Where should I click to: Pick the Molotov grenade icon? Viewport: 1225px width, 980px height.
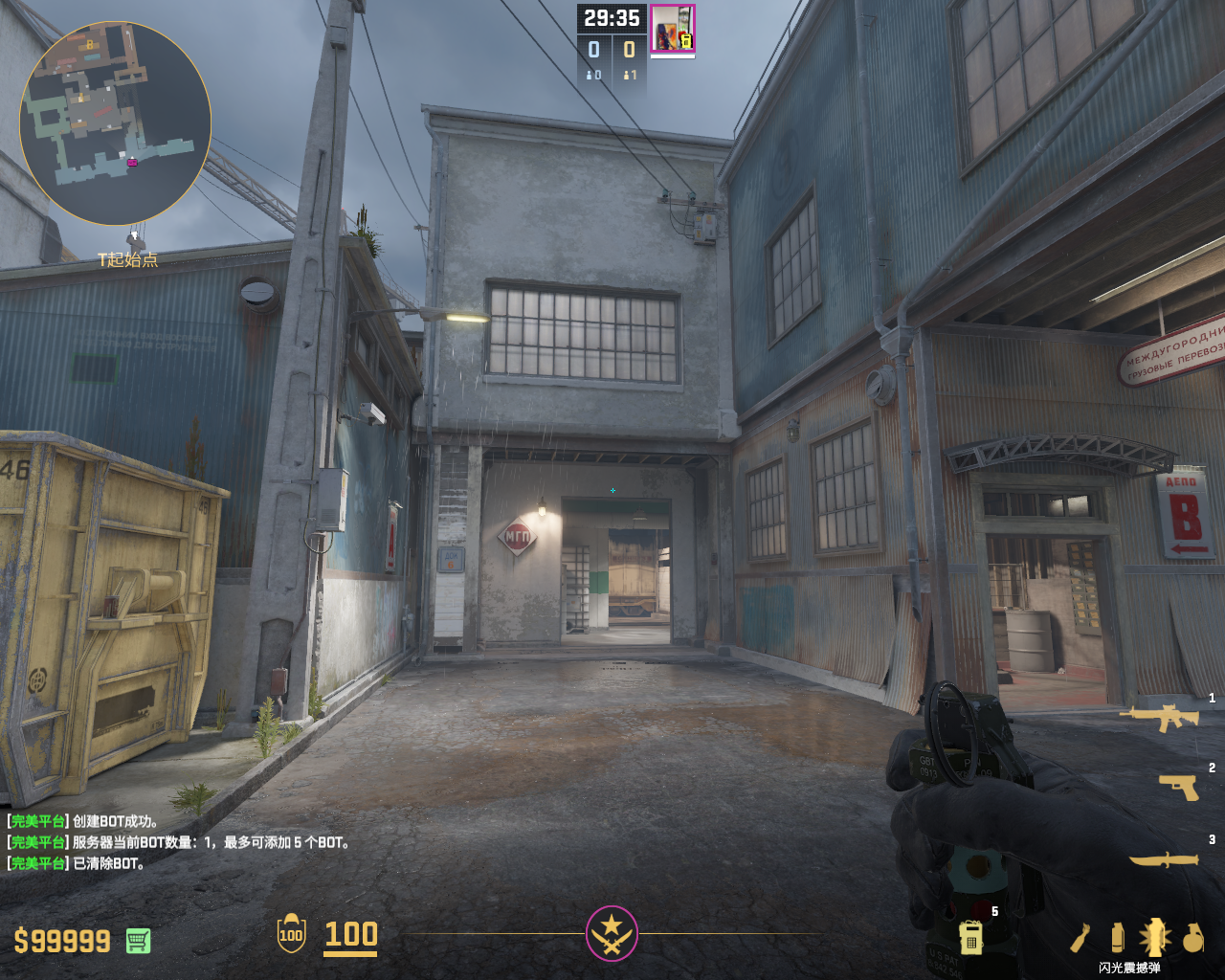coord(1080,938)
